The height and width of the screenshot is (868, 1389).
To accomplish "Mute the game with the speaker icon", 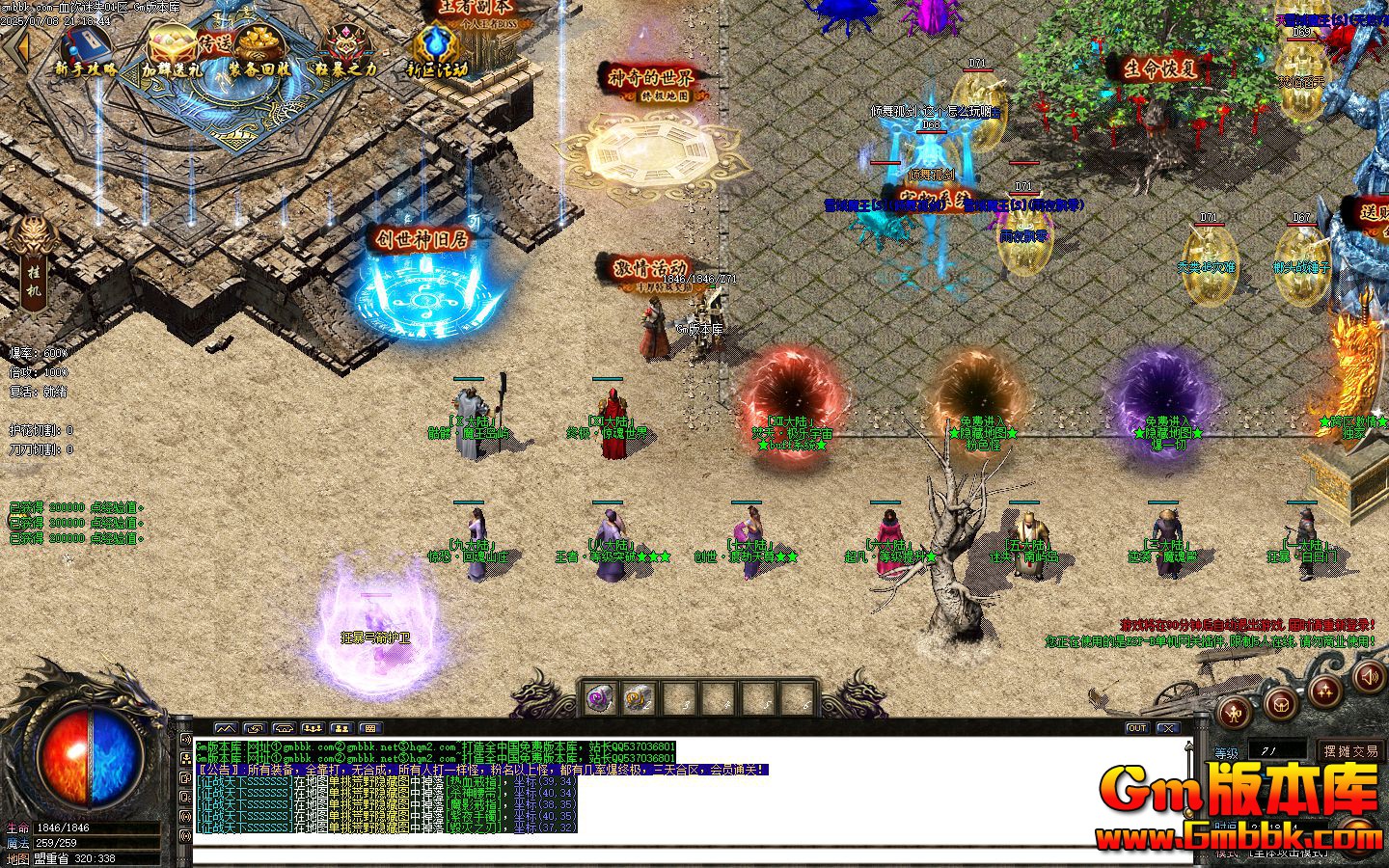I will pos(1367,678).
